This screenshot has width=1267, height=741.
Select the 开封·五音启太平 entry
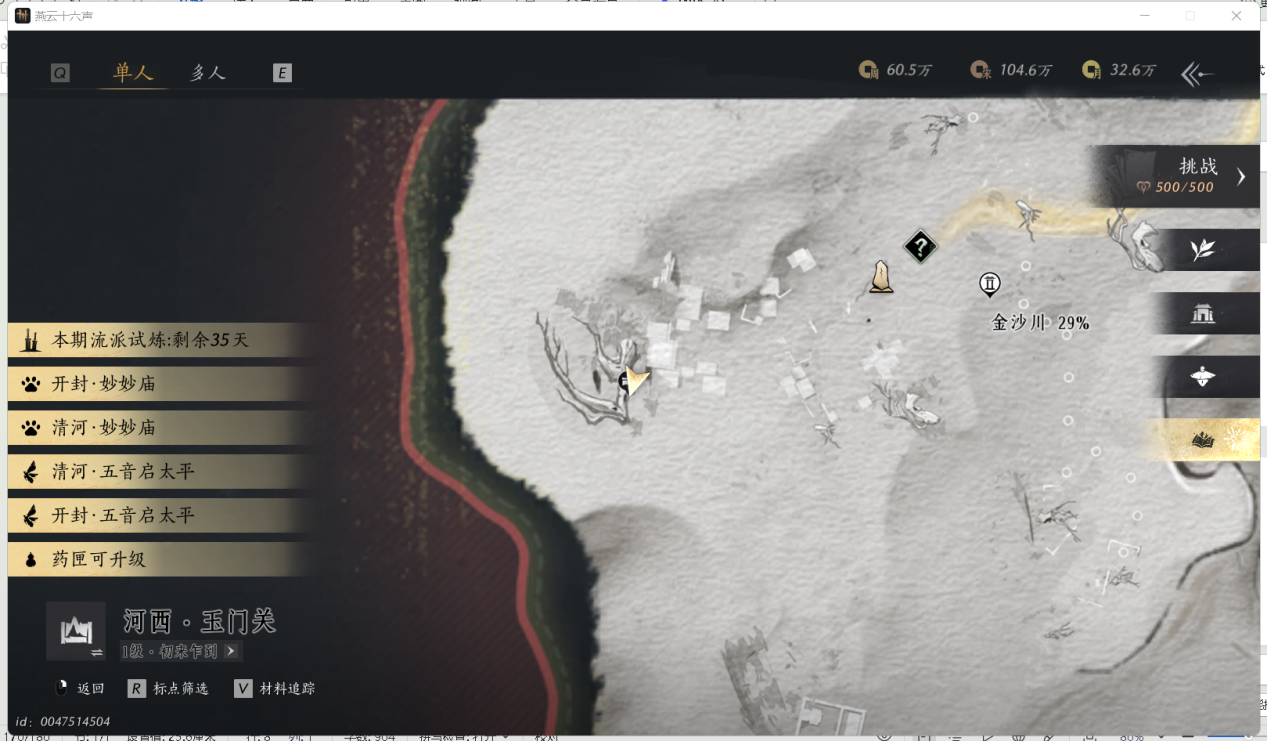123,516
